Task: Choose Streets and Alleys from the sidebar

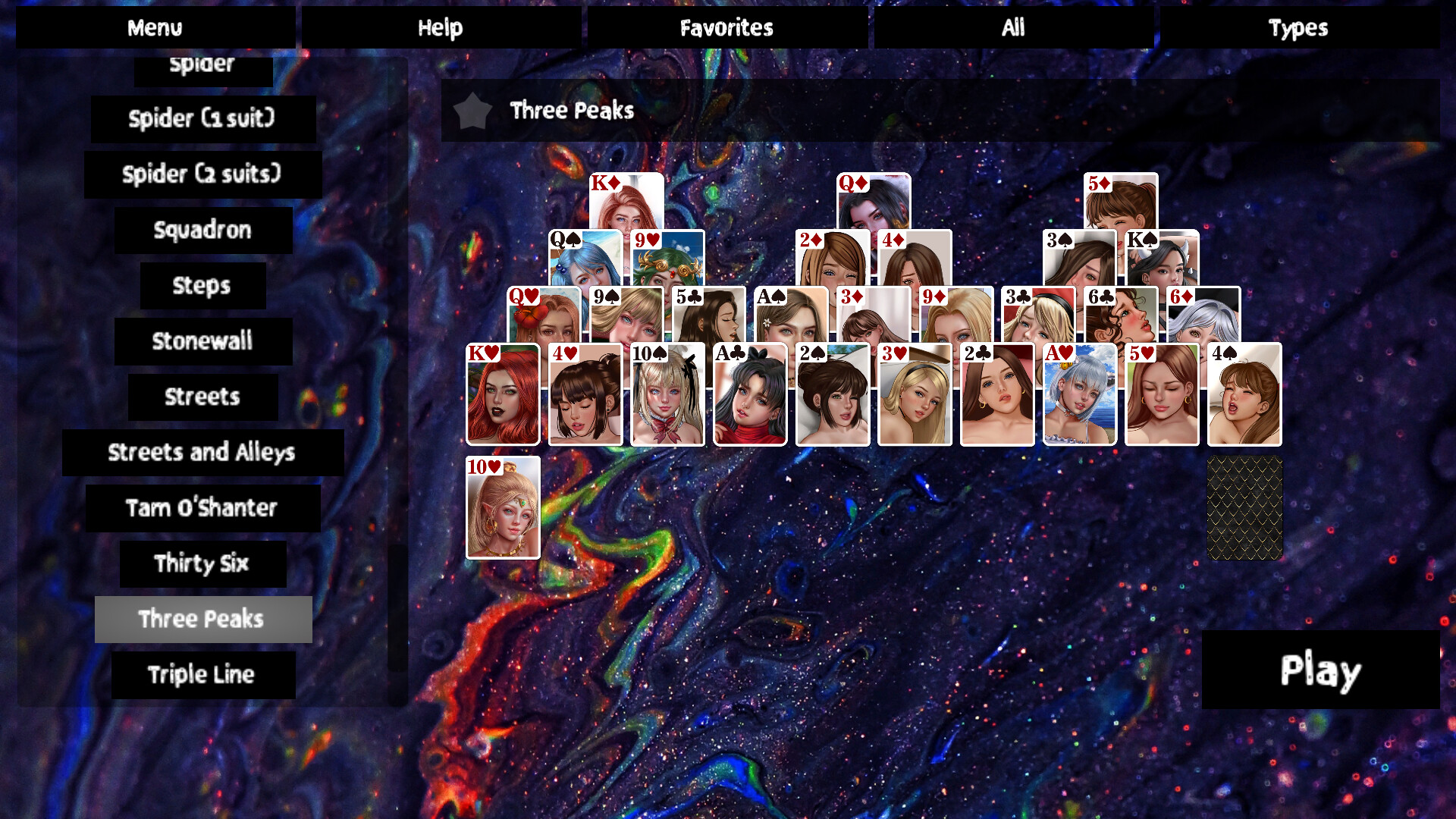Action: click(202, 453)
